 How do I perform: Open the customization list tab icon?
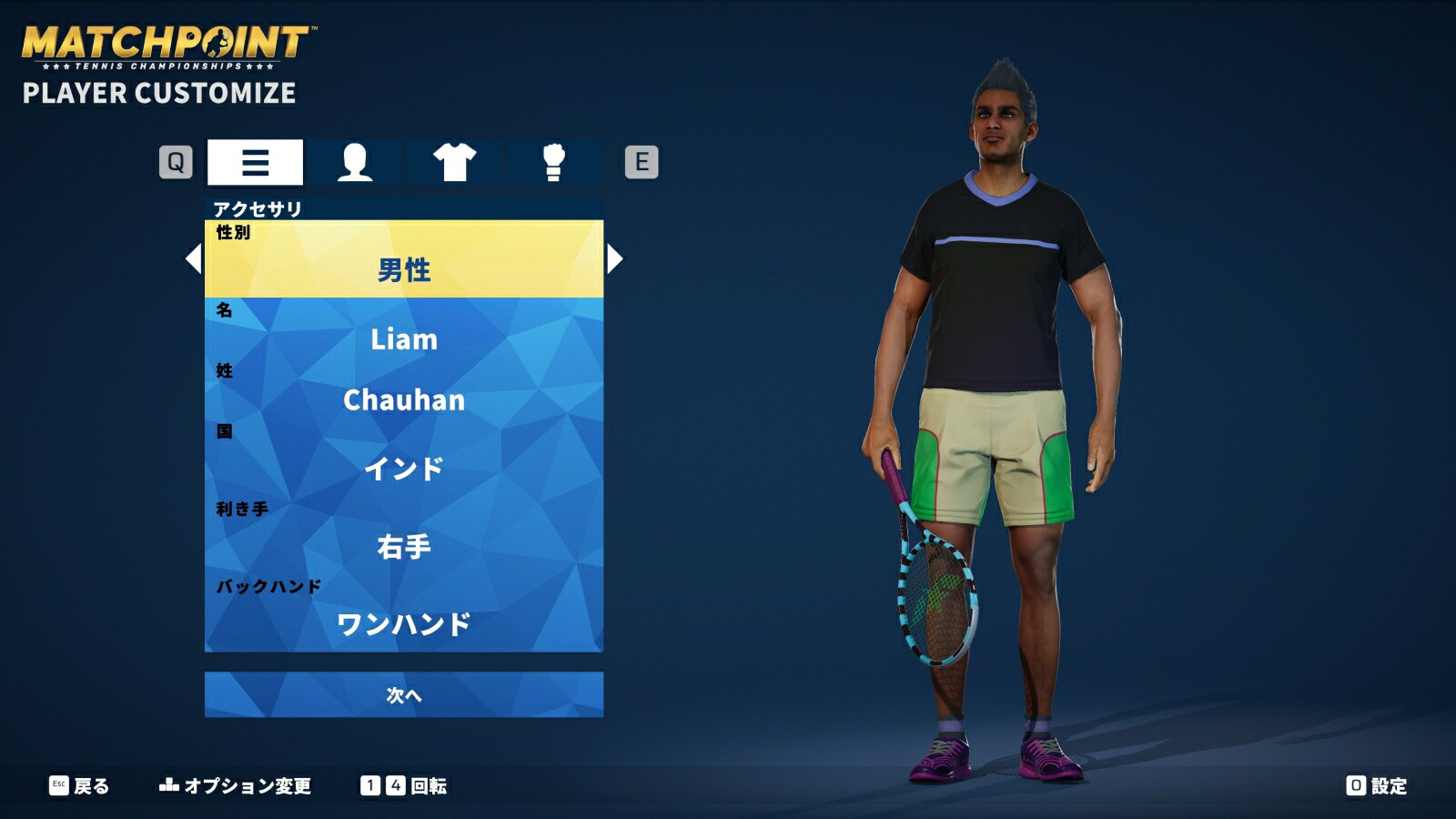click(x=255, y=161)
